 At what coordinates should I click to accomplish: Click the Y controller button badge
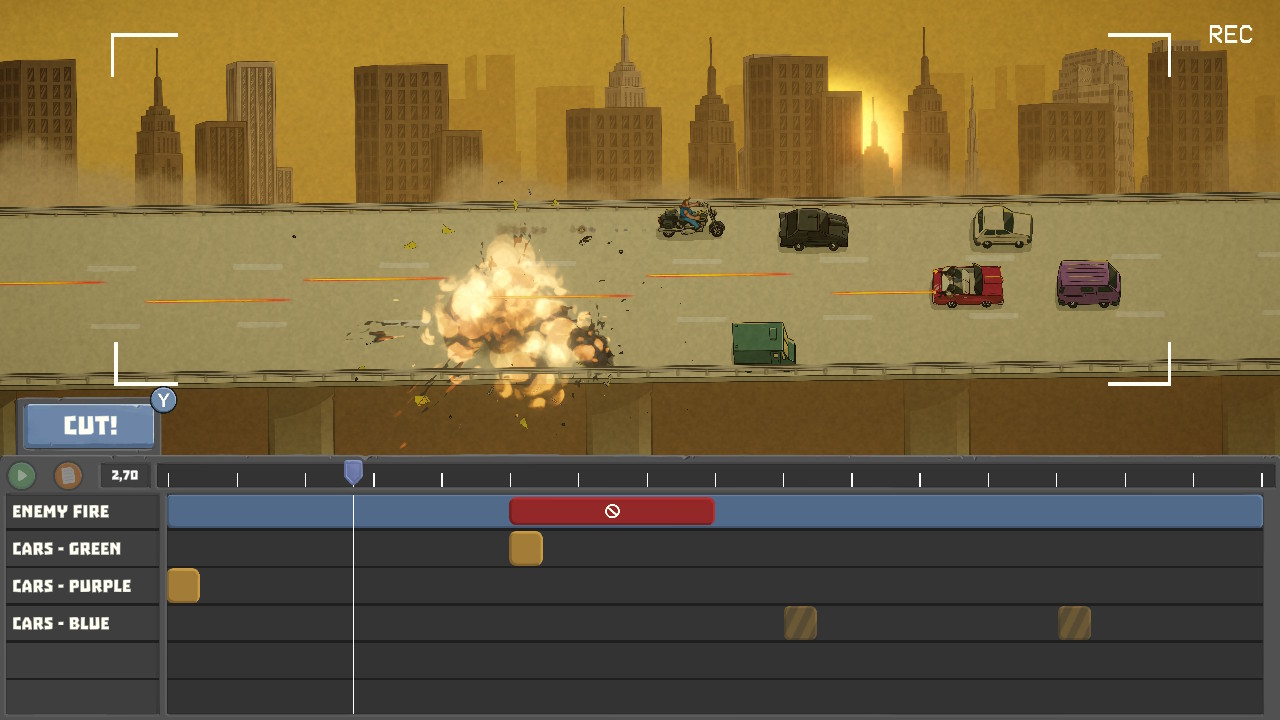(163, 400)
